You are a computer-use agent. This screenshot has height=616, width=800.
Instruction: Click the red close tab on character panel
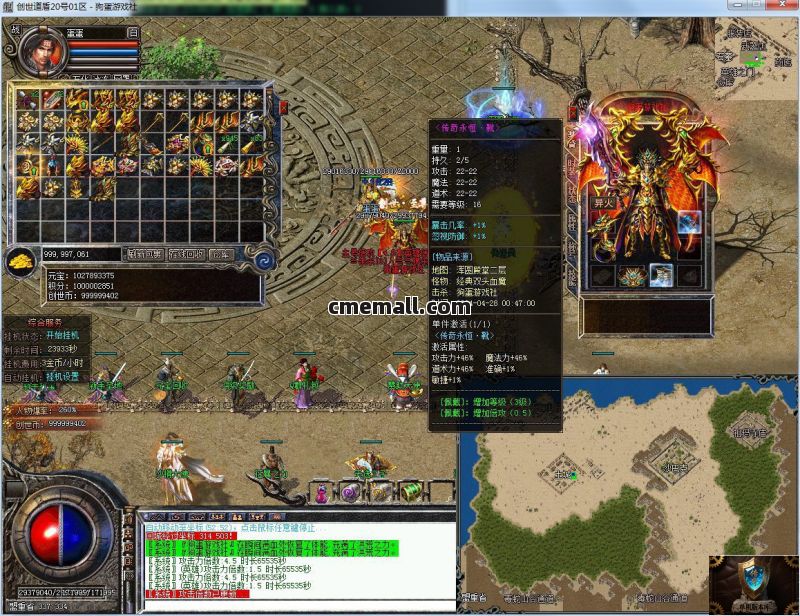click(x=574, y=111)
